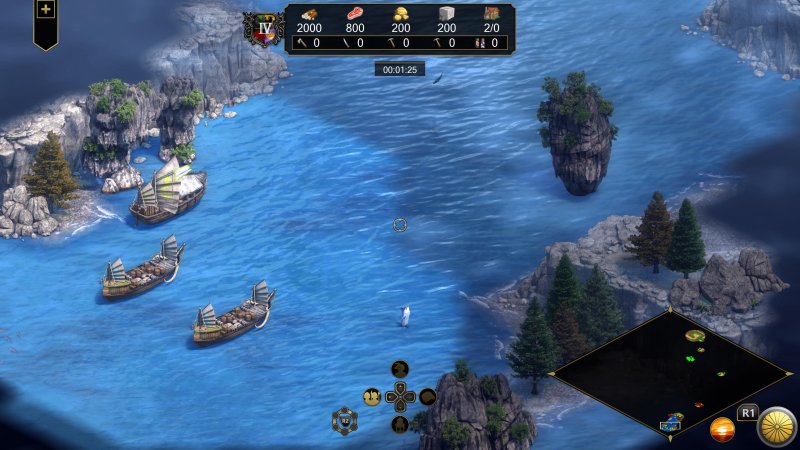
Task: Click the large Chinese junk ship with sails
Action: (x=168, y=194)
